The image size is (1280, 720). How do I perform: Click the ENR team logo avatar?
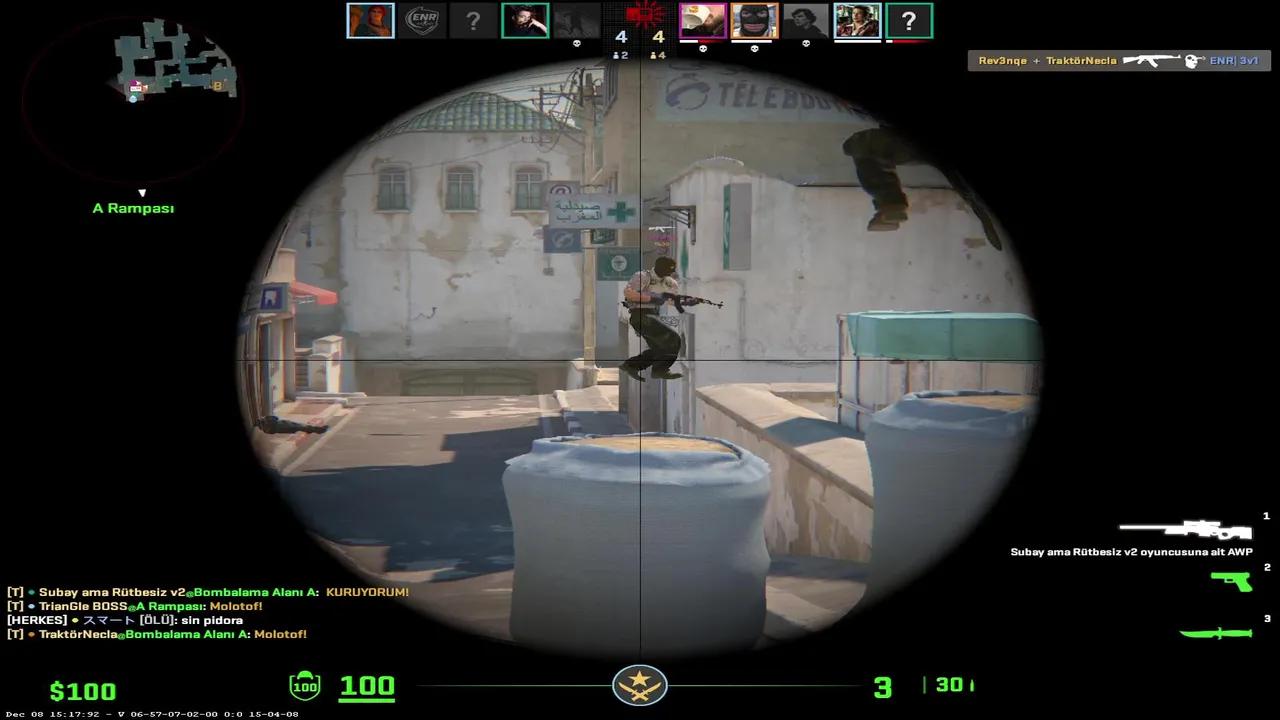click(421, 19)
